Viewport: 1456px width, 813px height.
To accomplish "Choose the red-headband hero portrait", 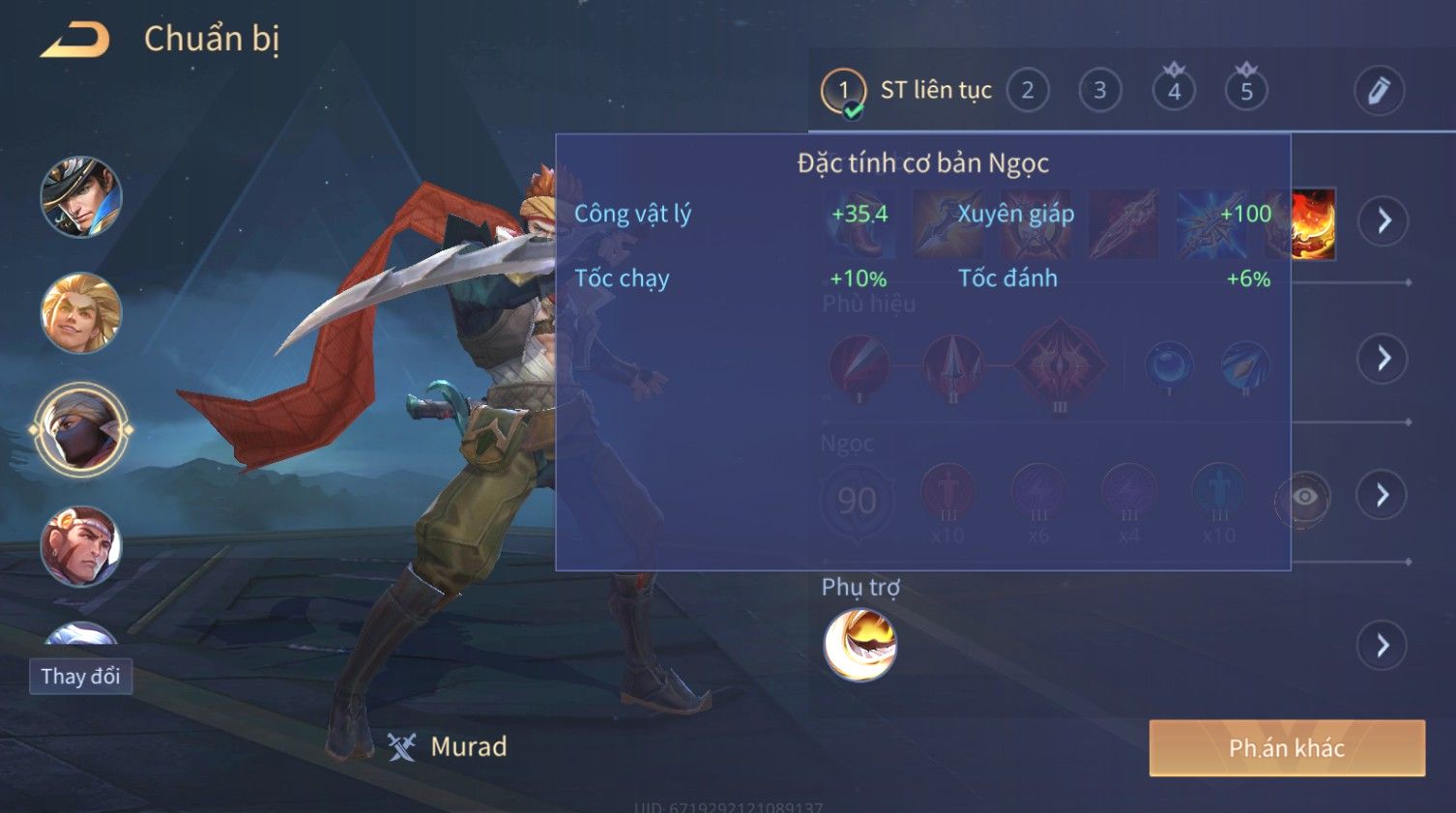I will [x=81, y=546].
